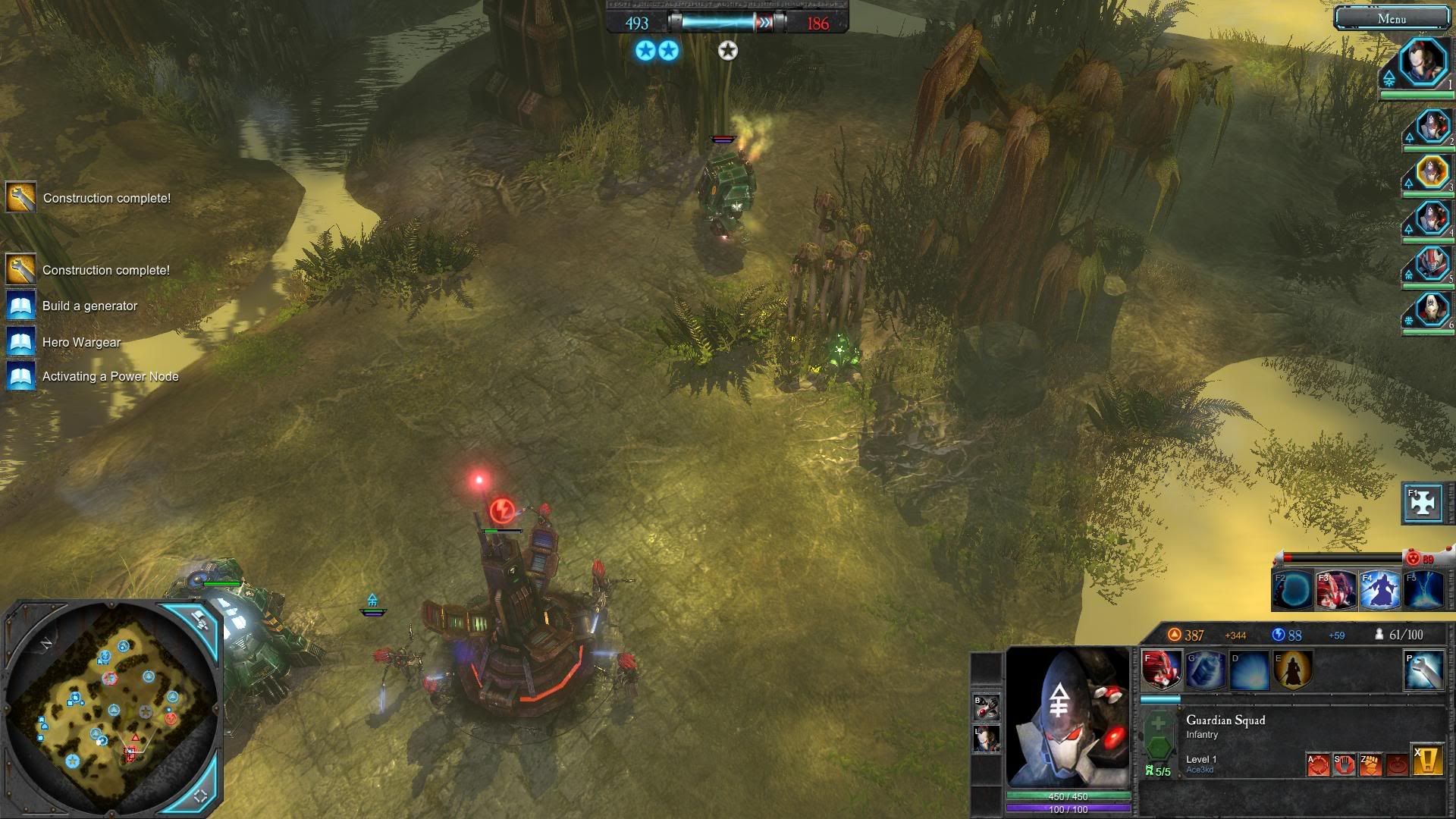Image resolution: width=1456 pixels, height=819 pixels.
Task: Click the P wrench build button
Action: click(1423, 670)
